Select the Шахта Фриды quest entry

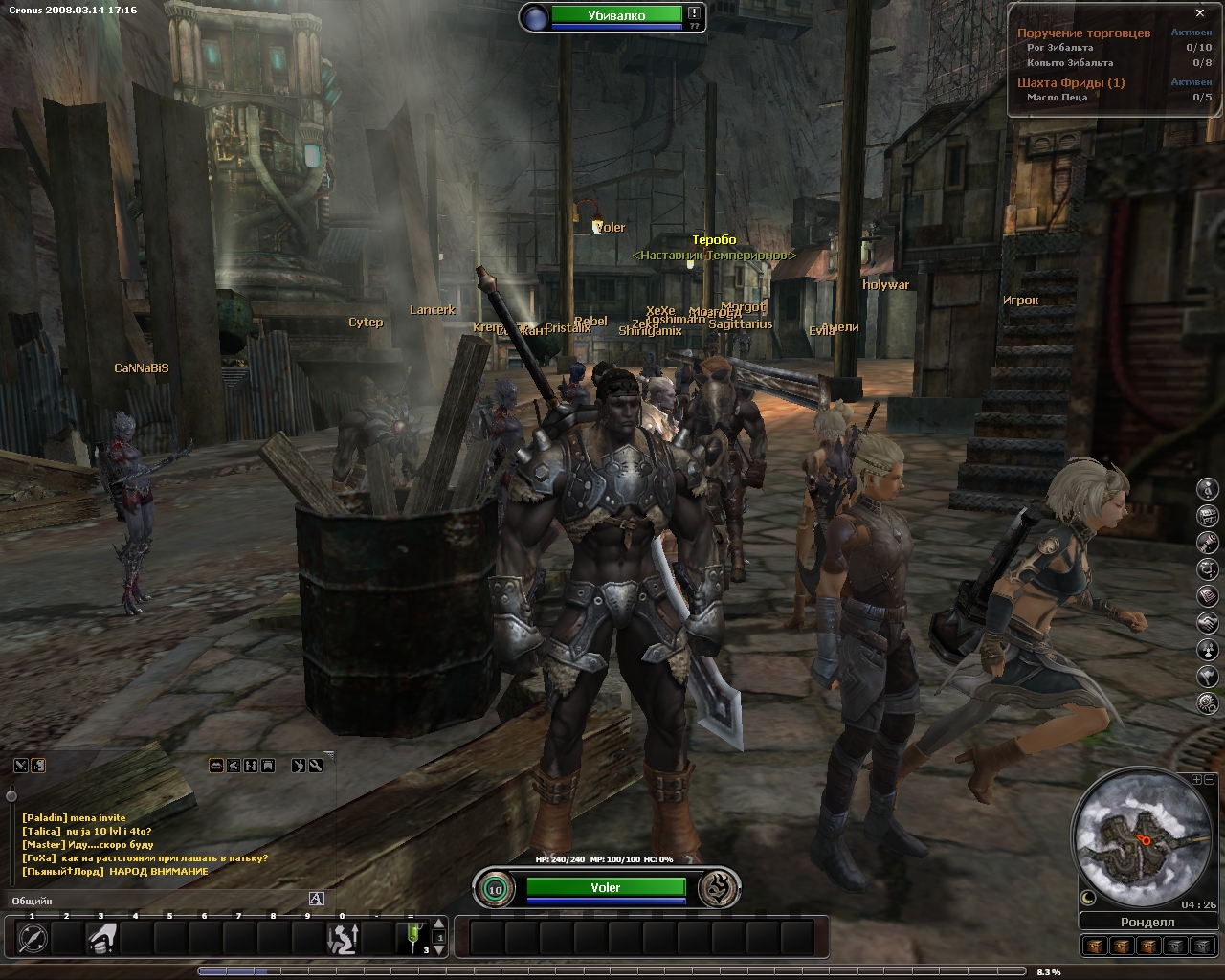(x=1070, y=82)
